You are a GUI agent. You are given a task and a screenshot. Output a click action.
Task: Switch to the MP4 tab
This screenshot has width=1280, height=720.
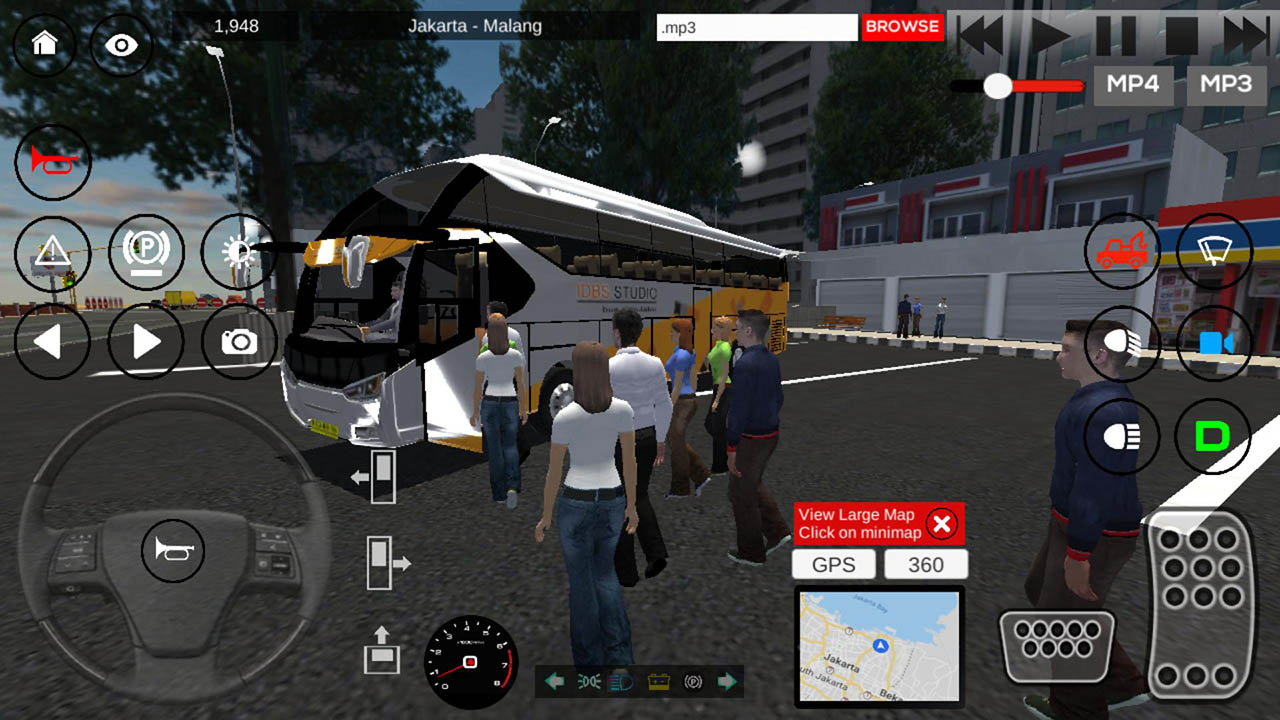coord(1133,85)
